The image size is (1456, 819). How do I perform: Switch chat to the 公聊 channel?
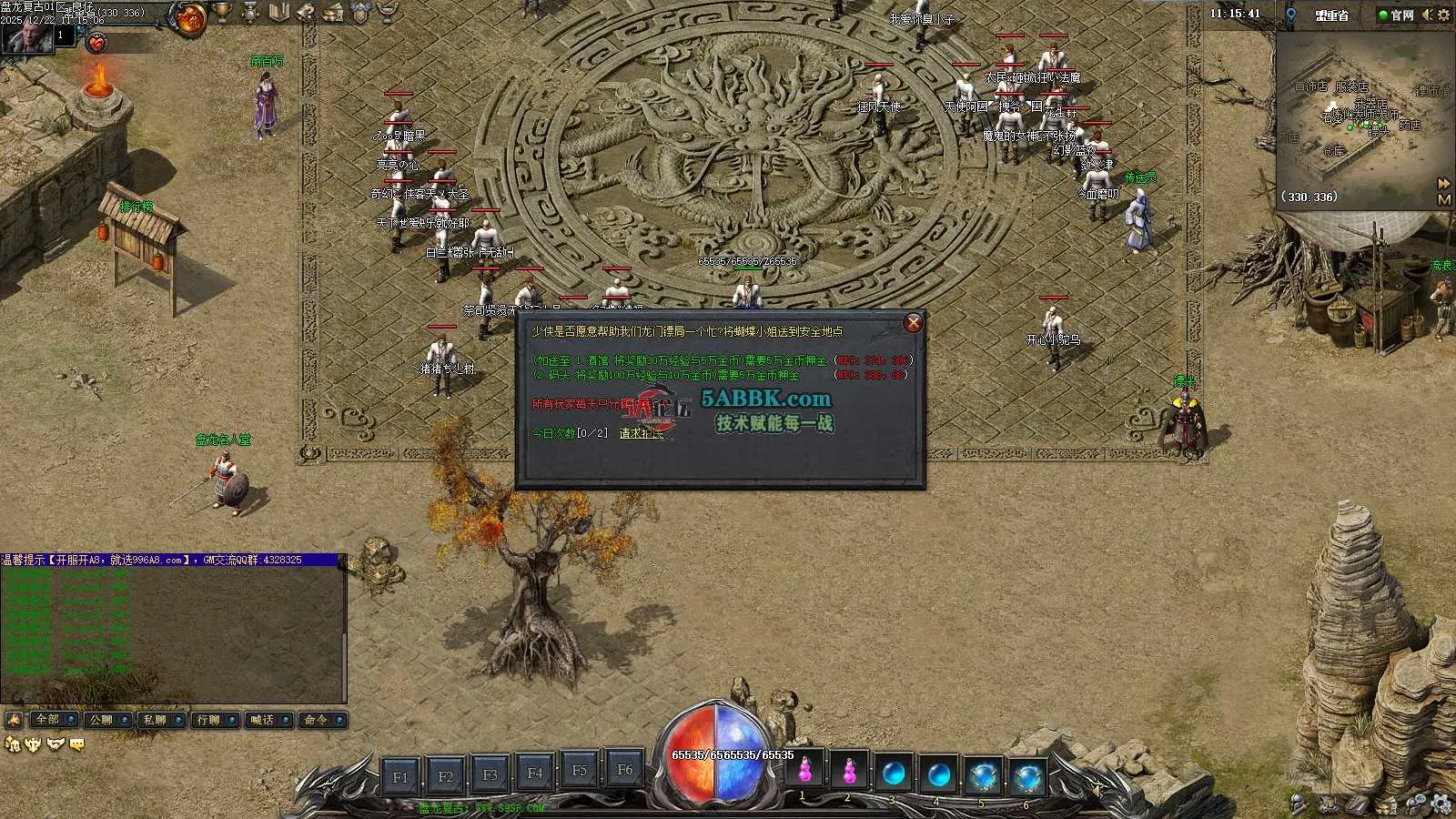[x=101, y=720]
